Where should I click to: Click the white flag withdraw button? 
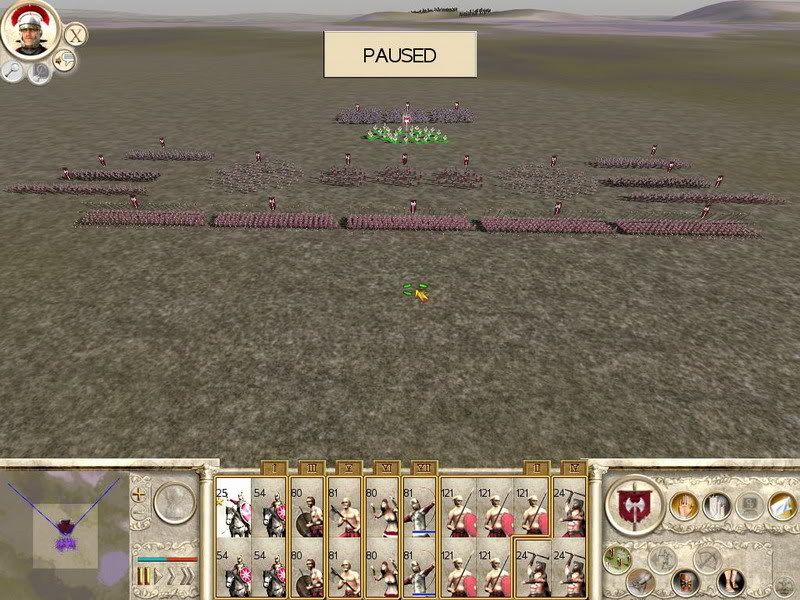tap(716, 506)
